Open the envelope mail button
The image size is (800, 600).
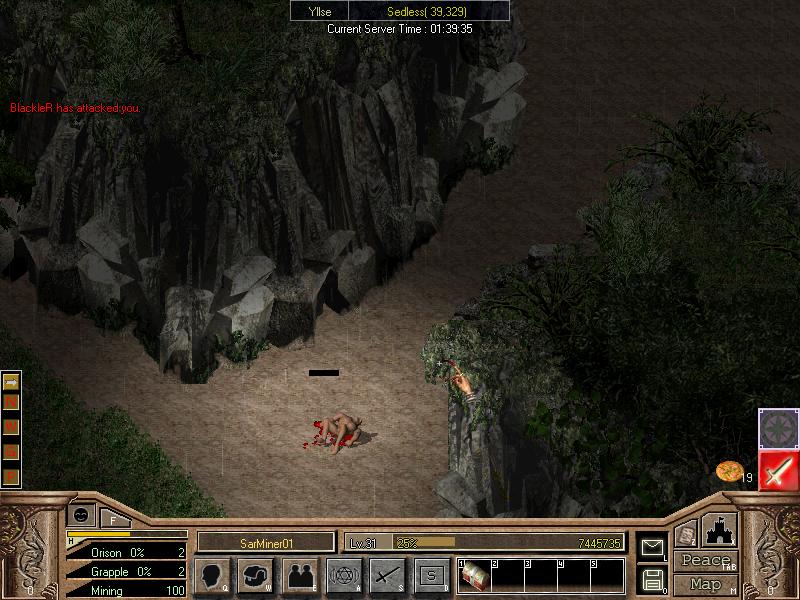pyautogui.click(x=652, y=547)
